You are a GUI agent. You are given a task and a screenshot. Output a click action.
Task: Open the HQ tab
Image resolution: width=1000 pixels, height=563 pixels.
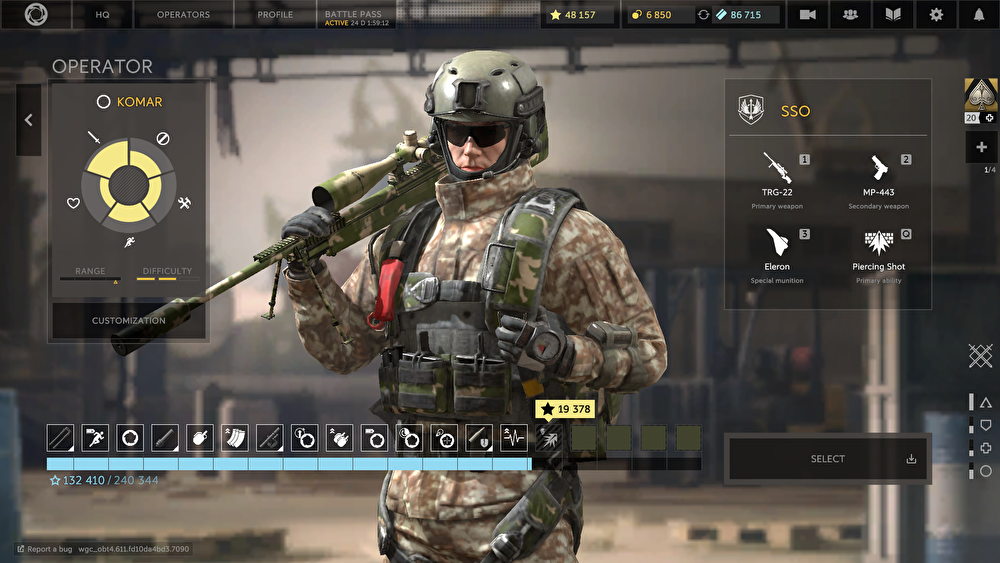(x=102, y=15)
